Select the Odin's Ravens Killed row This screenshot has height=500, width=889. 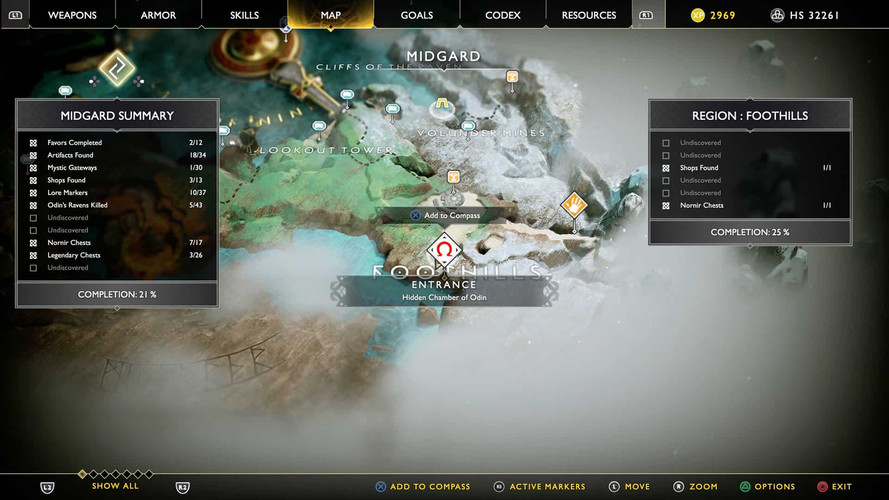coord(117,205)
